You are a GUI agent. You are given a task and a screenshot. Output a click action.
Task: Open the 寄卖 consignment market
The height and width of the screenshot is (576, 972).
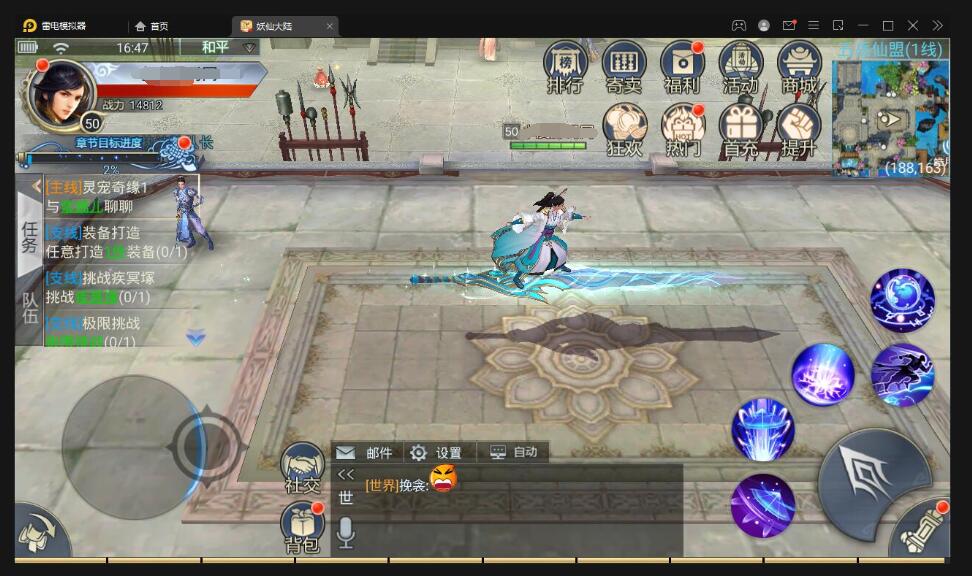pos(624,66)
